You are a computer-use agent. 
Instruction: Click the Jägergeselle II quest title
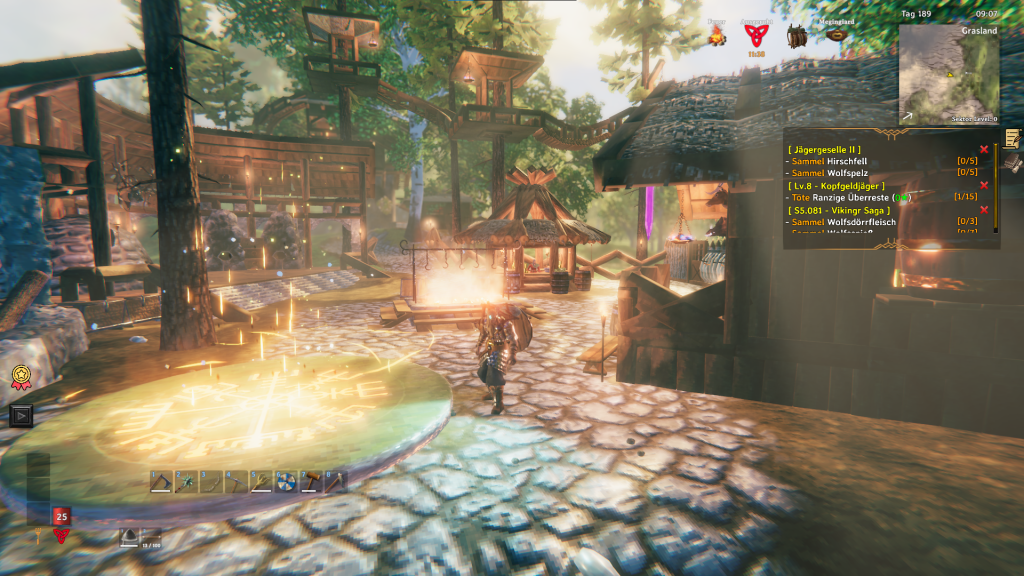824,150
